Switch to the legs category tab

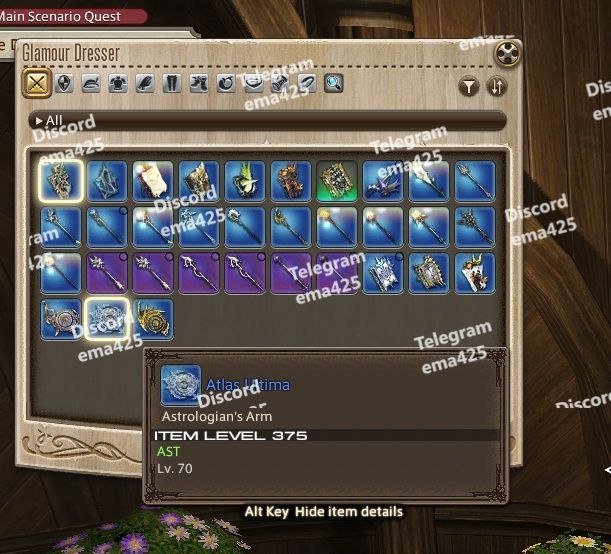point(172,84)
